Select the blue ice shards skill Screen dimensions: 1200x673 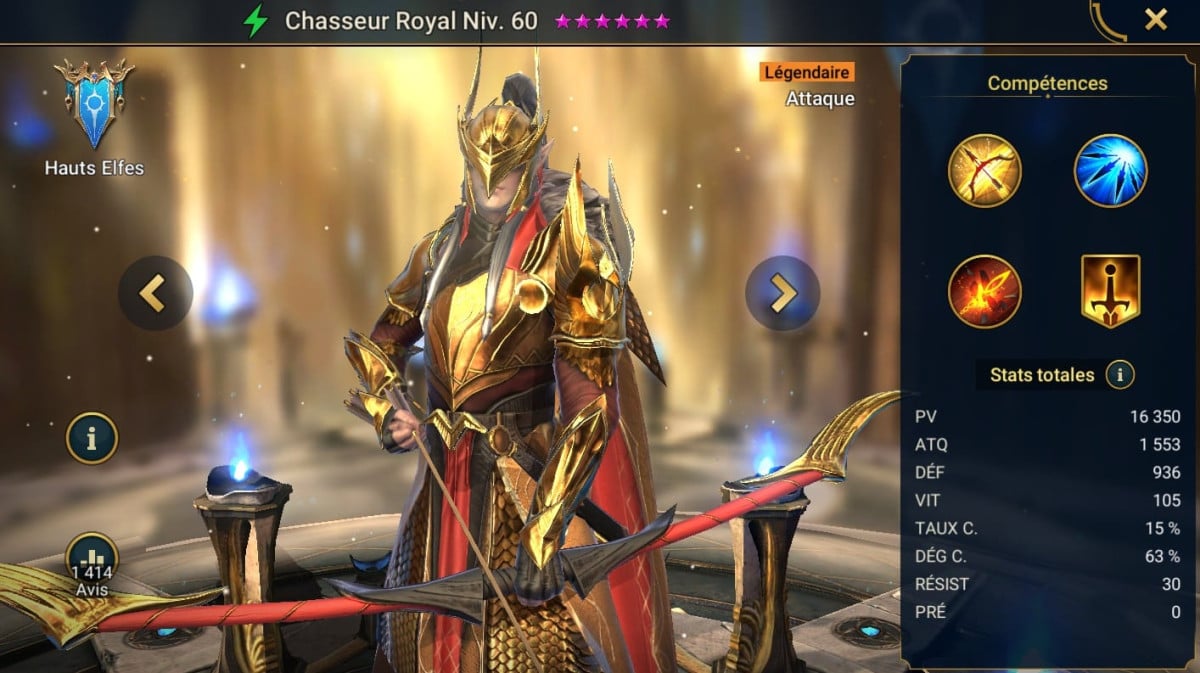1110,170
